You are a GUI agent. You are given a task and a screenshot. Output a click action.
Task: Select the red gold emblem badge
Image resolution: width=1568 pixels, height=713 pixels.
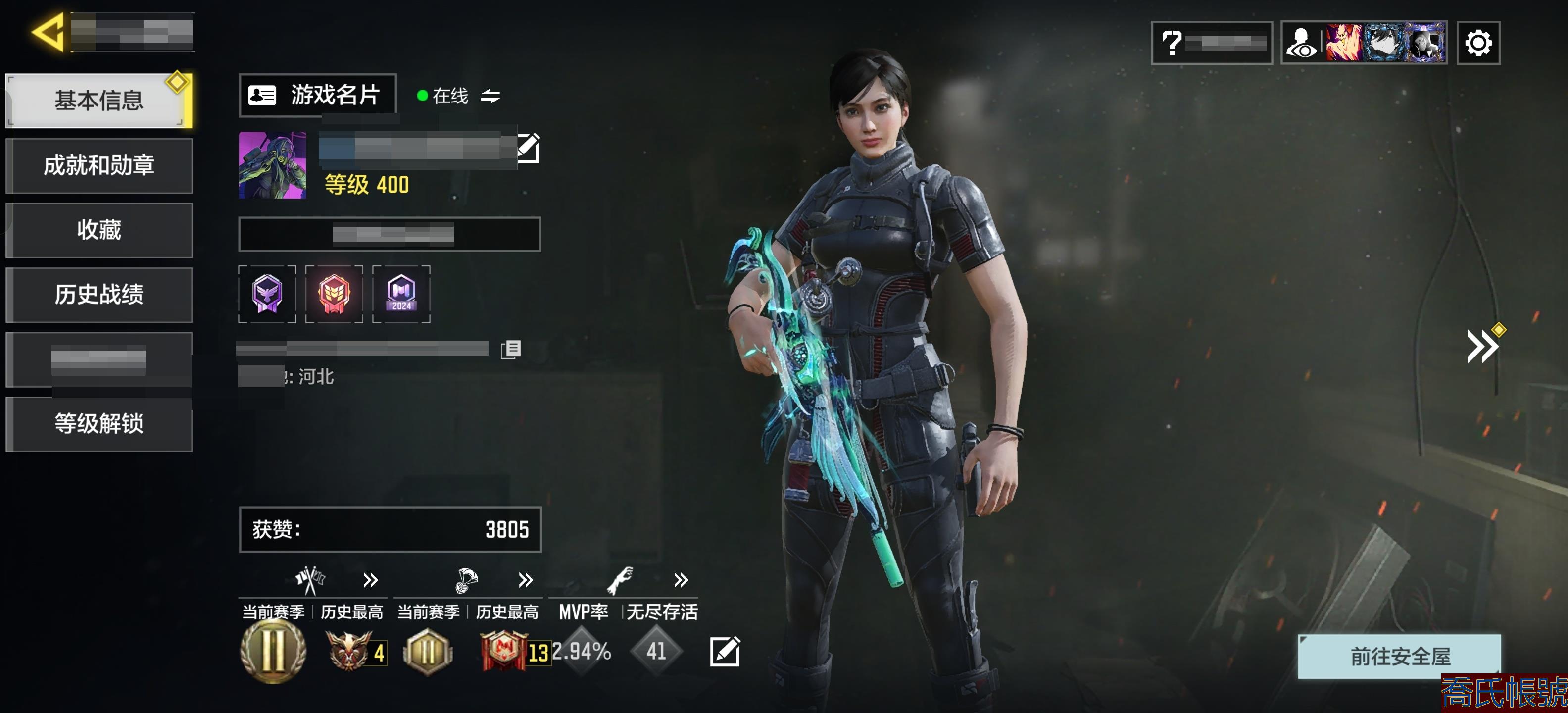pos(334,294)
